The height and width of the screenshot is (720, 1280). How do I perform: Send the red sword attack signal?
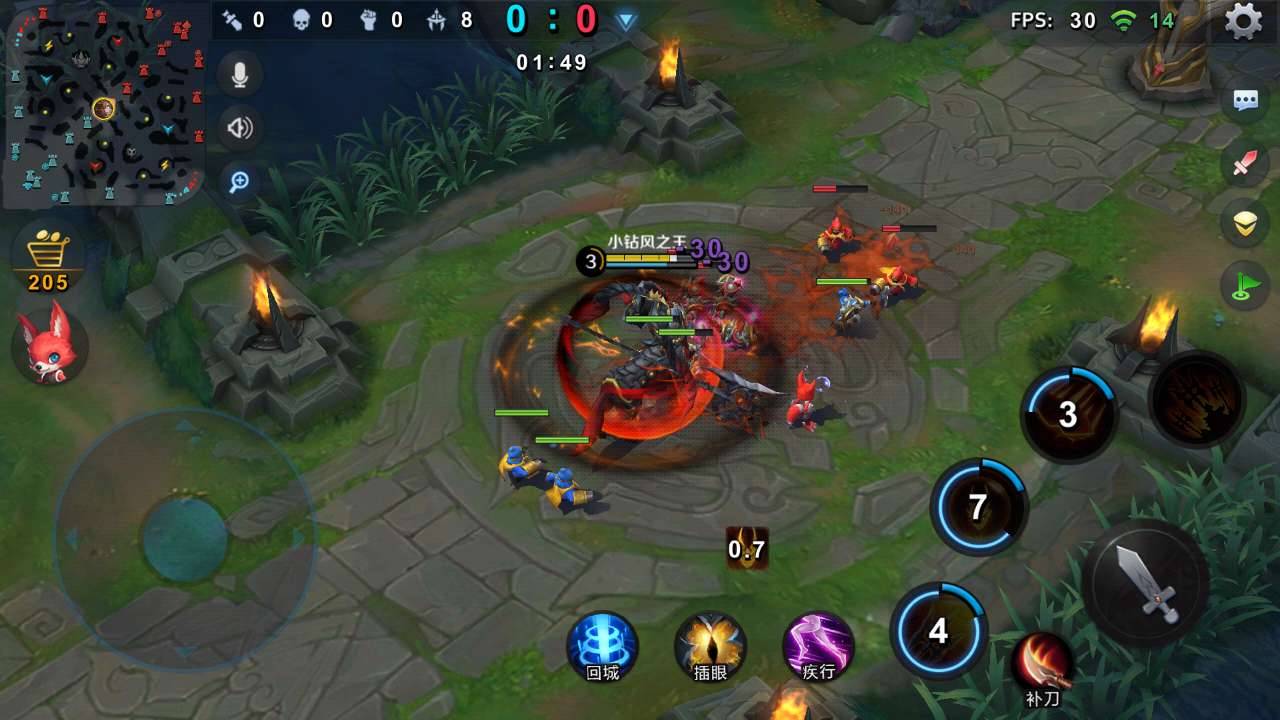[x=1245, y=163]
